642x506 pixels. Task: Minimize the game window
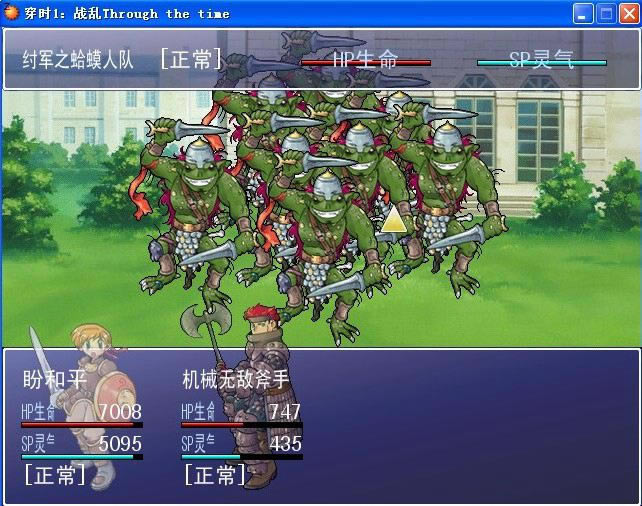click(x=583, y=14)
